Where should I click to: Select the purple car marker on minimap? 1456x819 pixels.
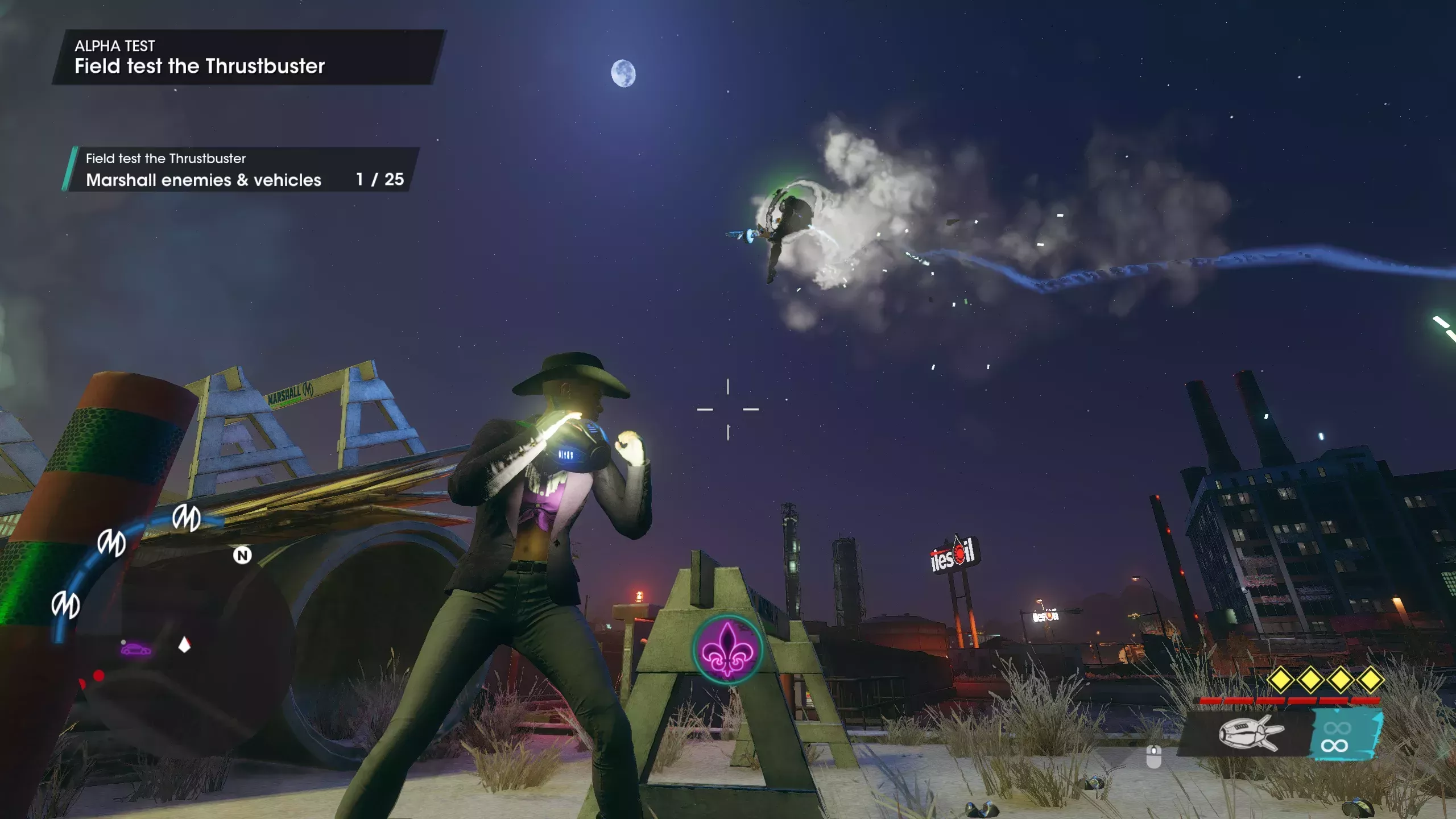coord(136,649)
